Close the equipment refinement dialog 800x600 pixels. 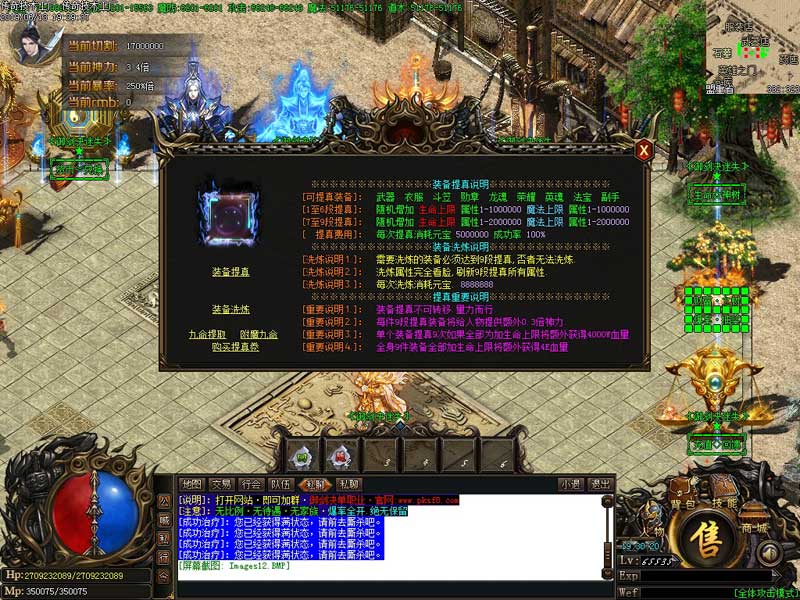point(645,150)
